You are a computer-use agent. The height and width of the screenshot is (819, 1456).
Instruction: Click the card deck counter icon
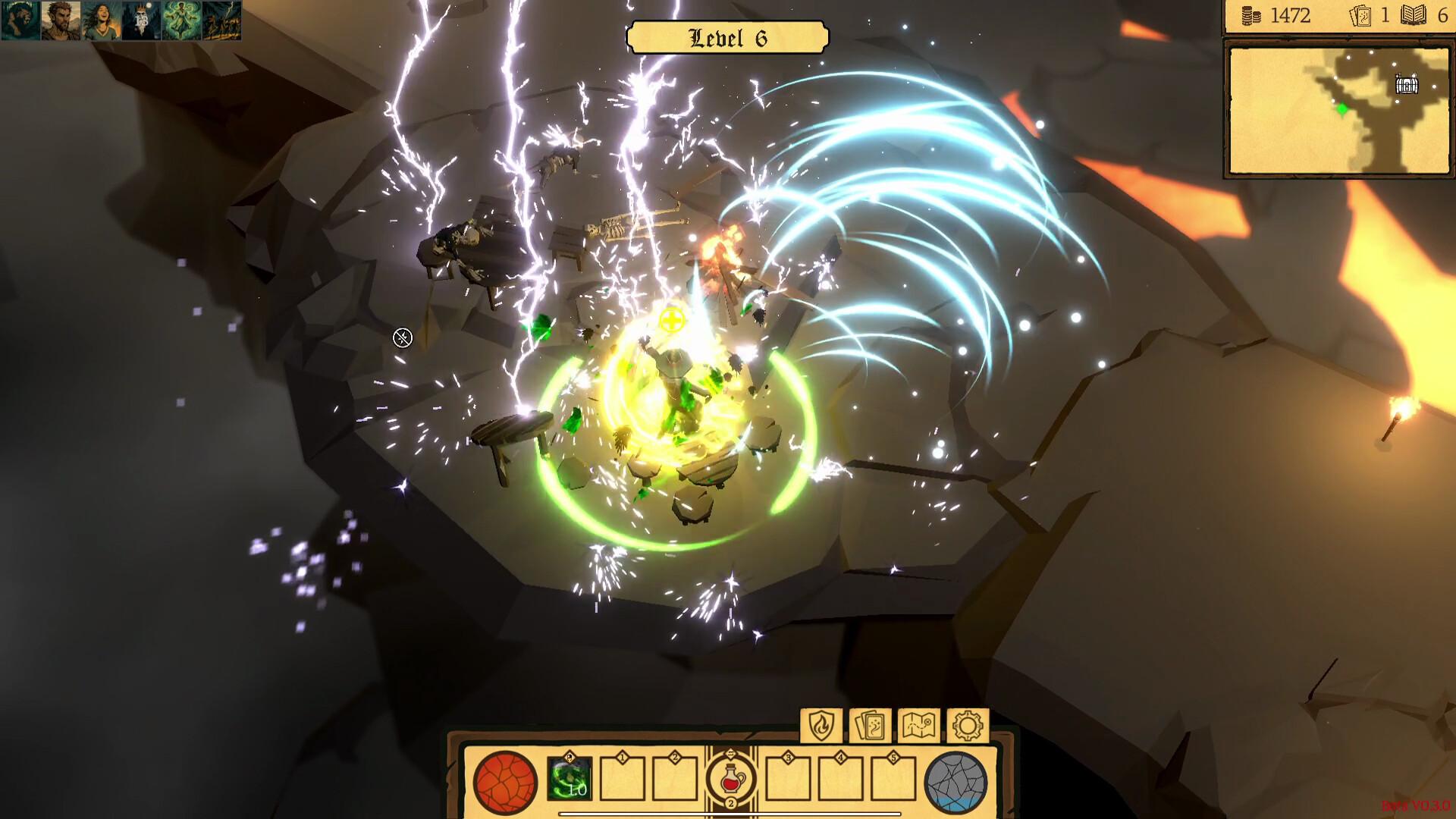pyautogui.click(x=1360, y=16)
